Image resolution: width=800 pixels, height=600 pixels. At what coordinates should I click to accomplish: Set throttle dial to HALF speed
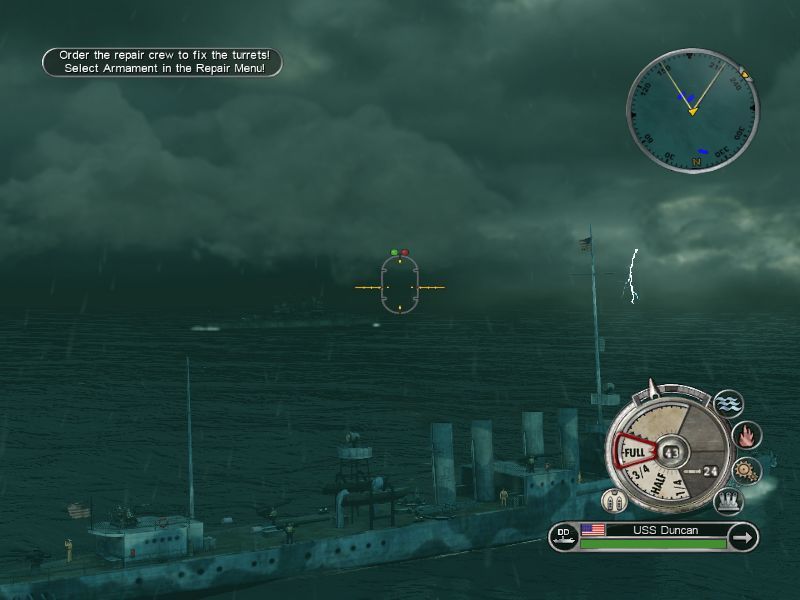(x=660, y=488)
